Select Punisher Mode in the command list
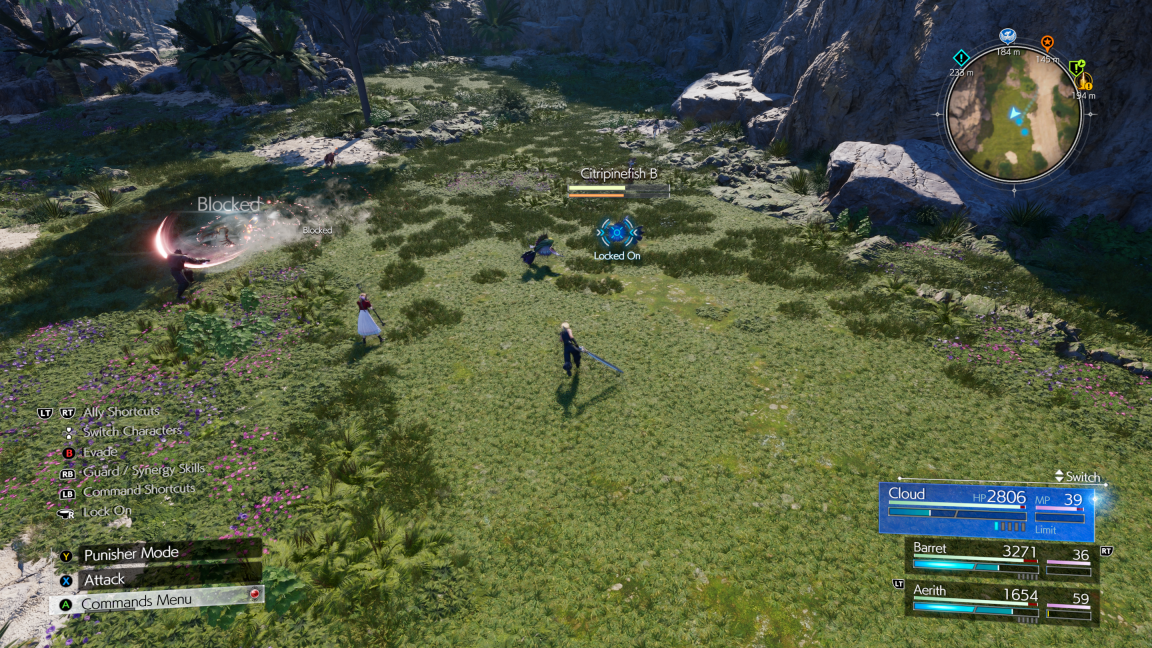 (x=131, y=554)
